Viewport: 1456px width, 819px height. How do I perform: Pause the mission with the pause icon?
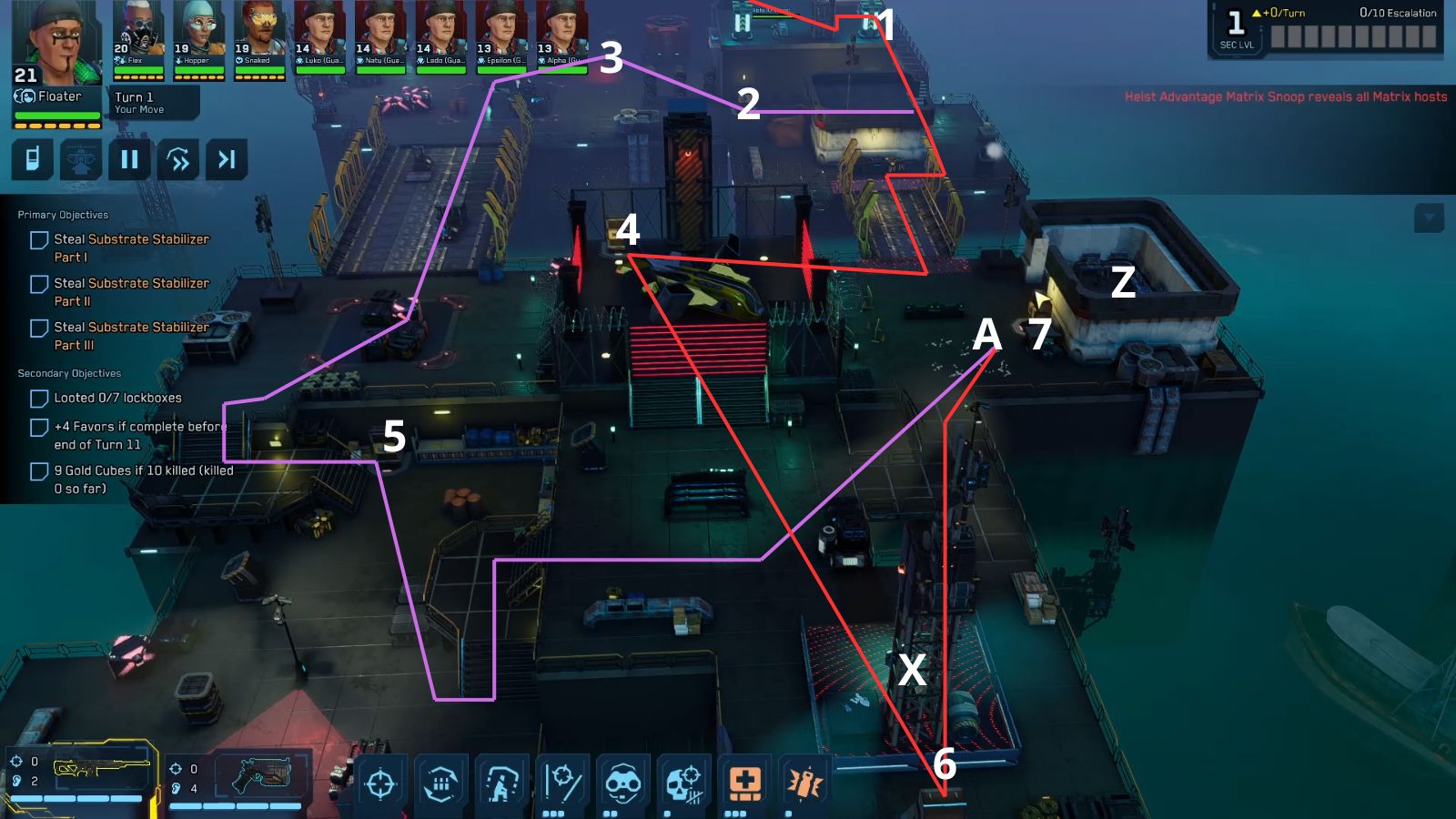point(130,159)
